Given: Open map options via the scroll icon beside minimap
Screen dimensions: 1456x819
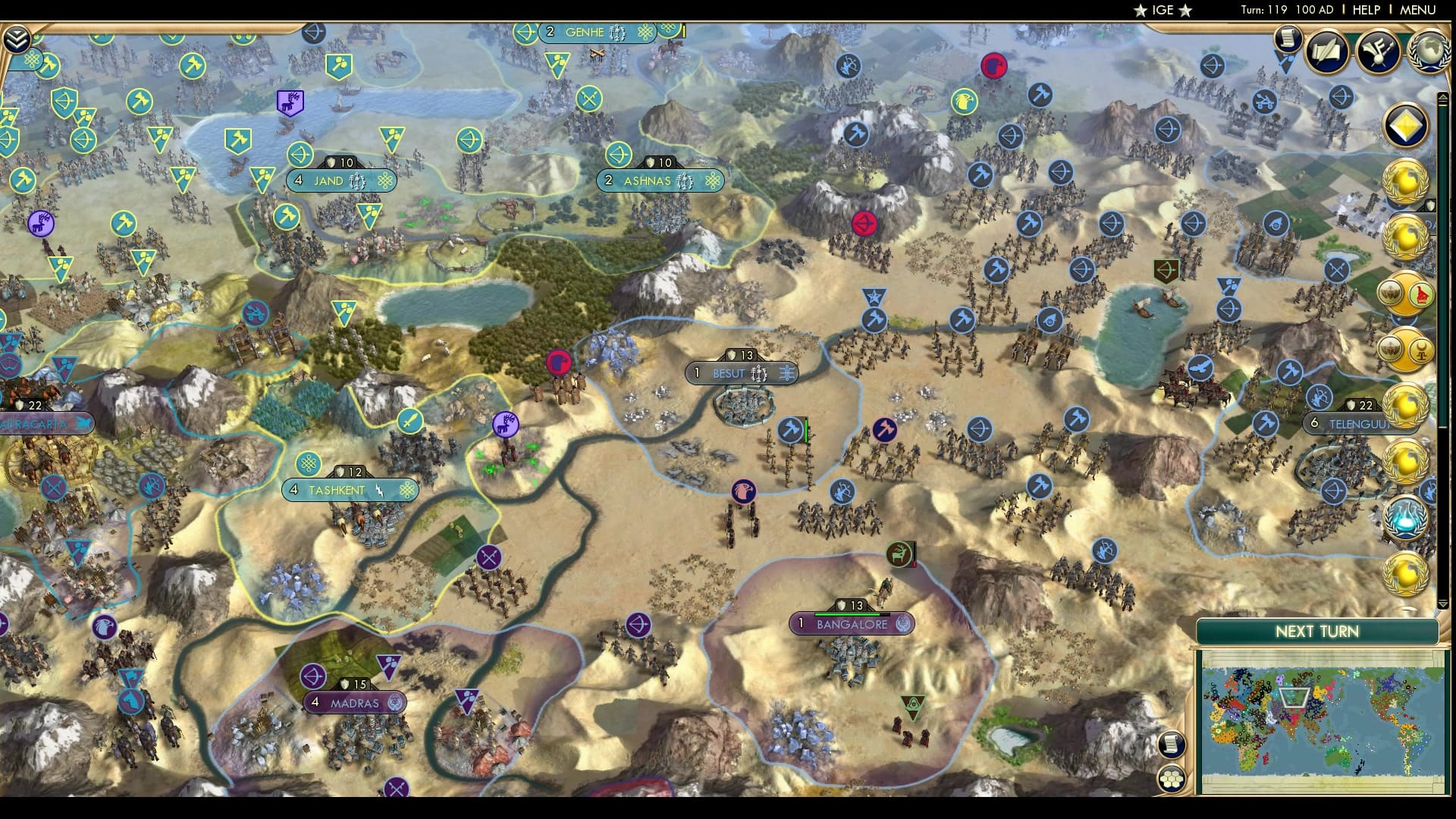Looking at the screenshot, I should click(1172, 744).
